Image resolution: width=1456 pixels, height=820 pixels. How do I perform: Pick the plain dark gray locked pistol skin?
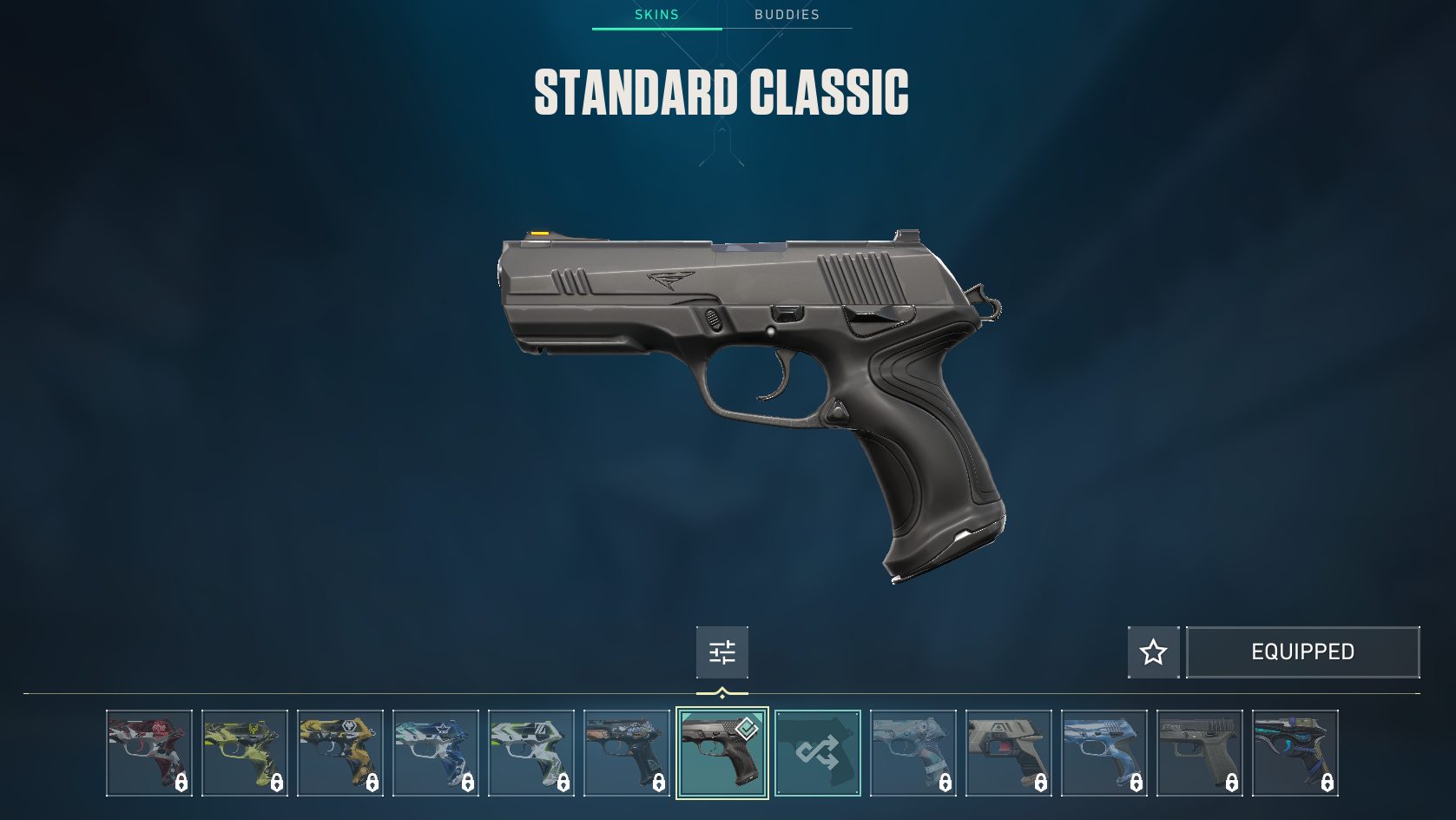point(1200,753)
